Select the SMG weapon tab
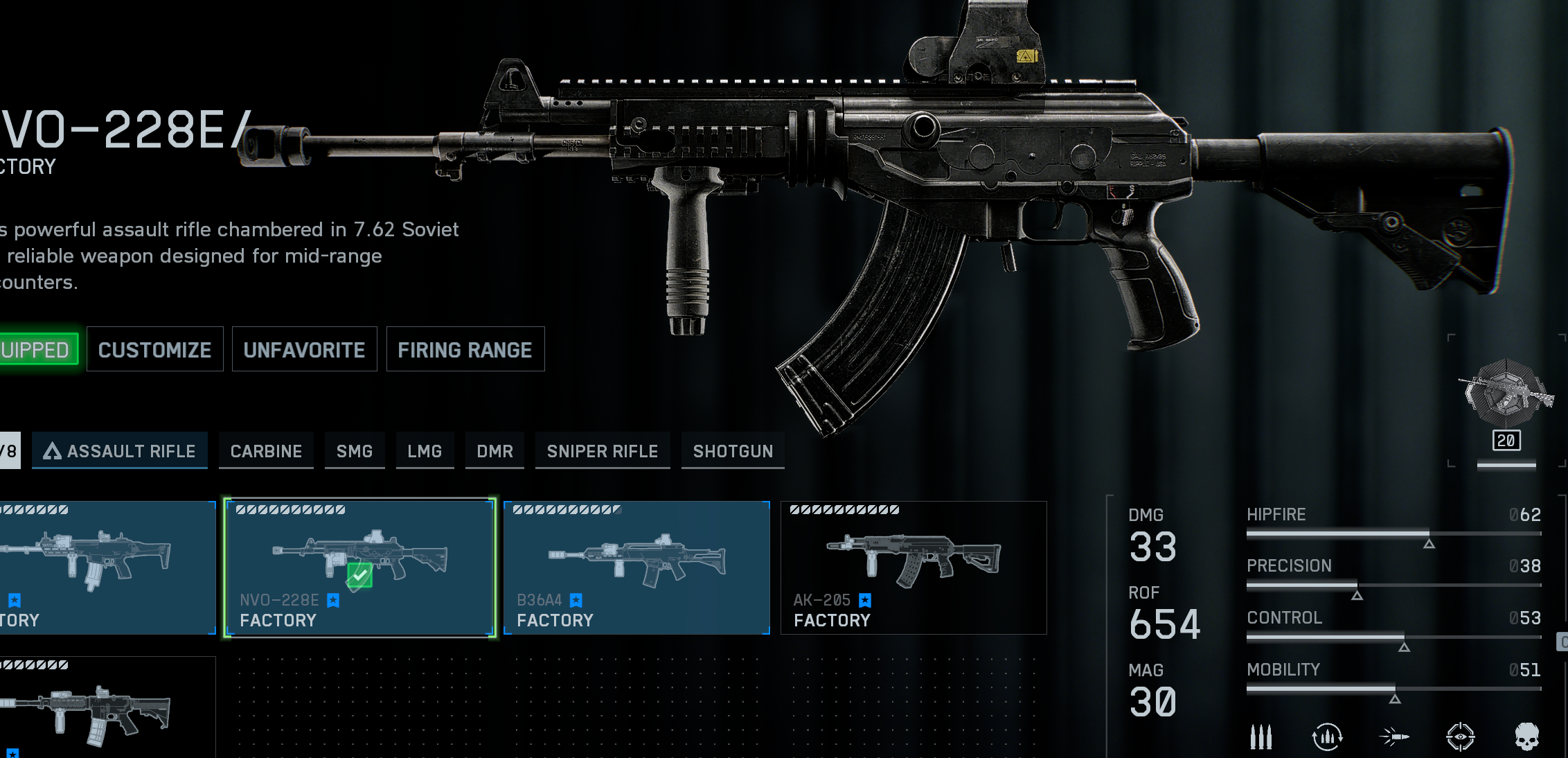Image resolution: width=1568 pixels, height=758 pixels. [x=355, y=451]
